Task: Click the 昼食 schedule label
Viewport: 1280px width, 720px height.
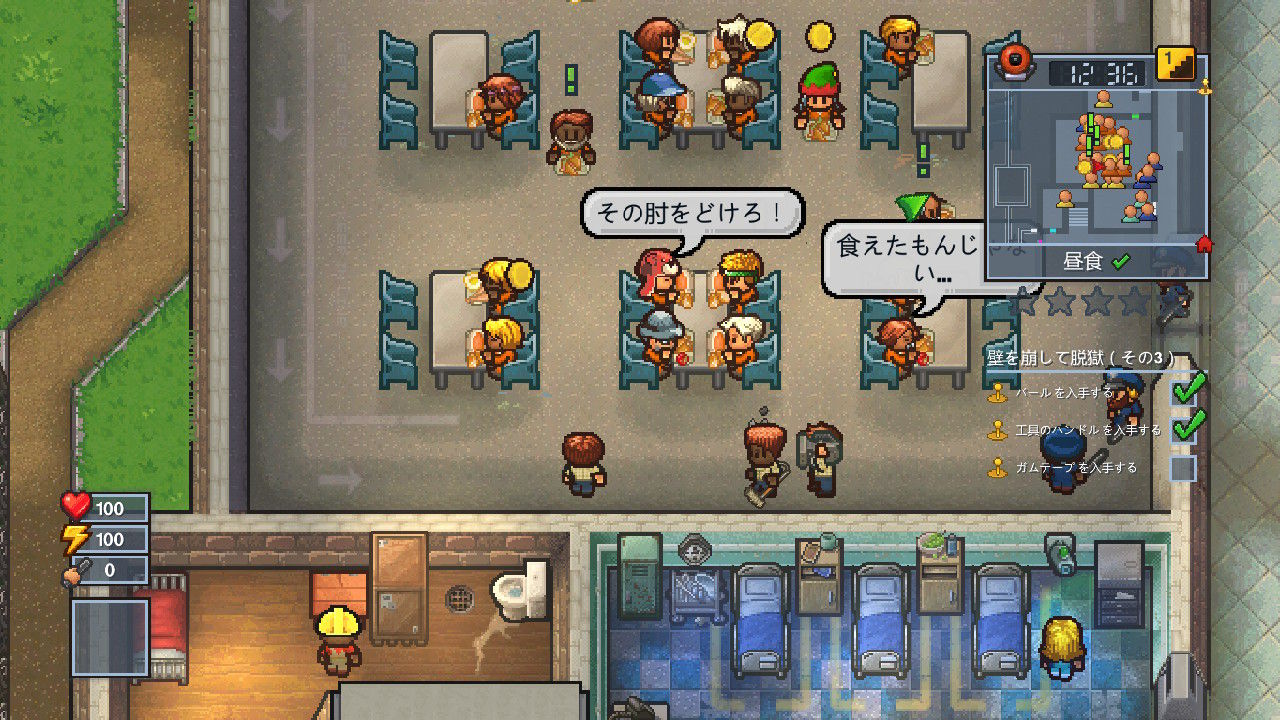Action: point(1084,260)
